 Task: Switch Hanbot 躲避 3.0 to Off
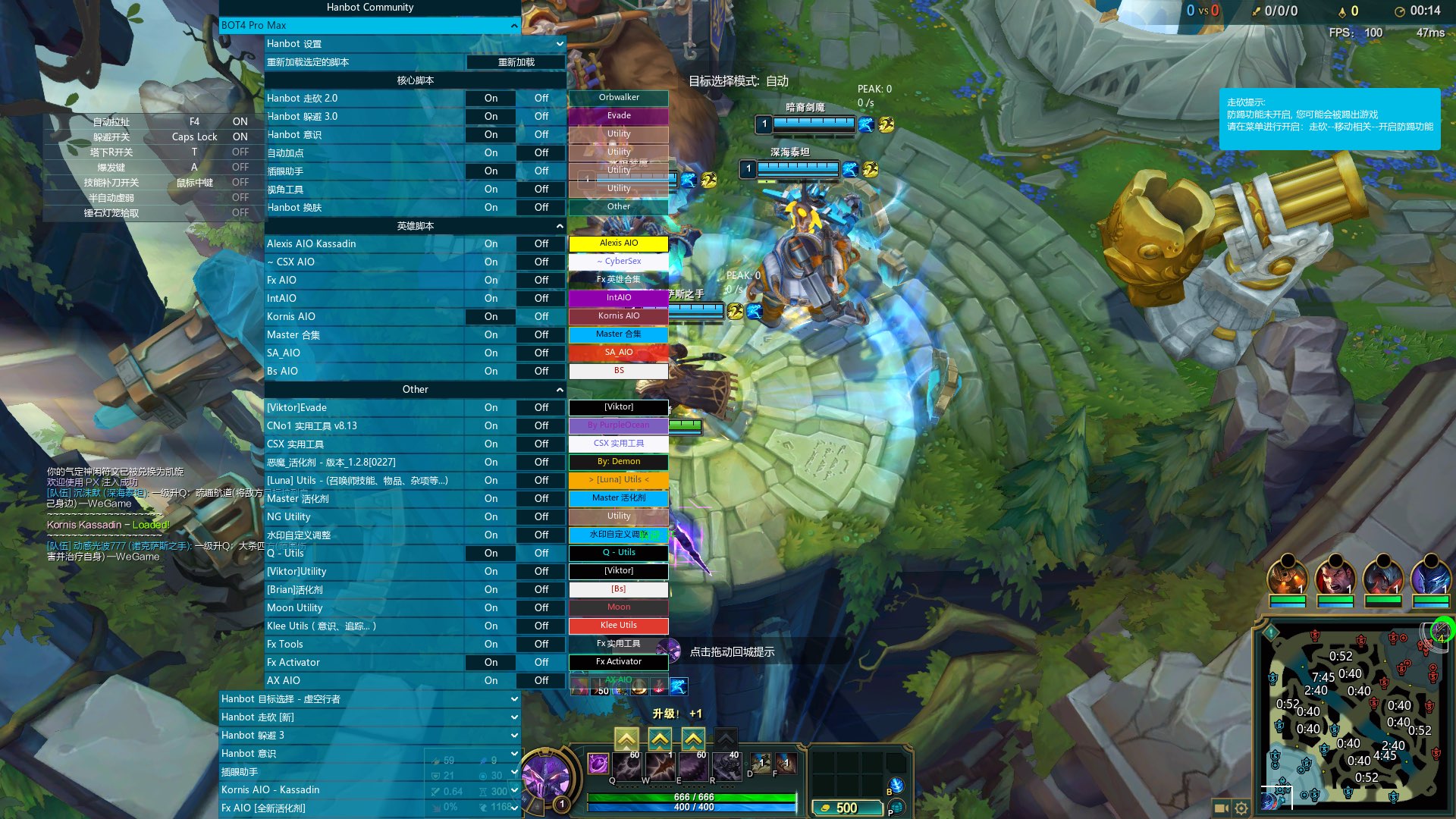pos(541,117)
